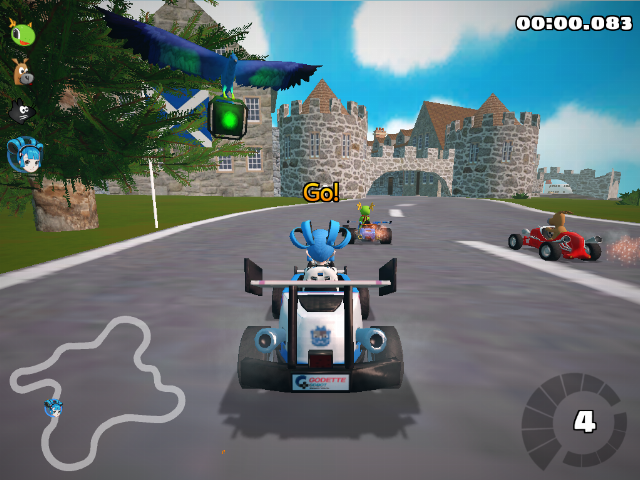The width and height of the screenshot is (640, 480).
Task: Select the green Konqi dragon racer icon
Action: click(x=21, y=32)
